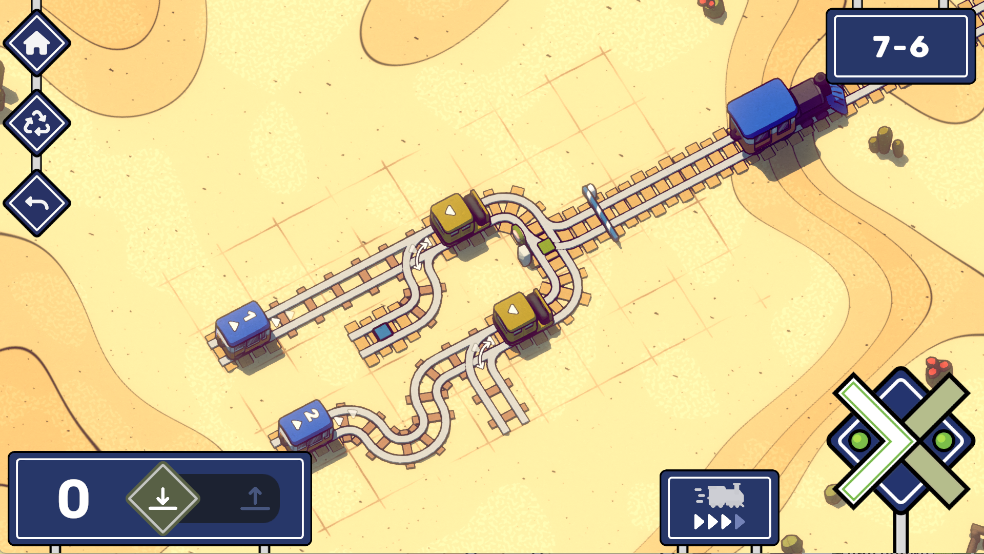
Task: Start the trains with the green arrow signal
Action: 866,440
